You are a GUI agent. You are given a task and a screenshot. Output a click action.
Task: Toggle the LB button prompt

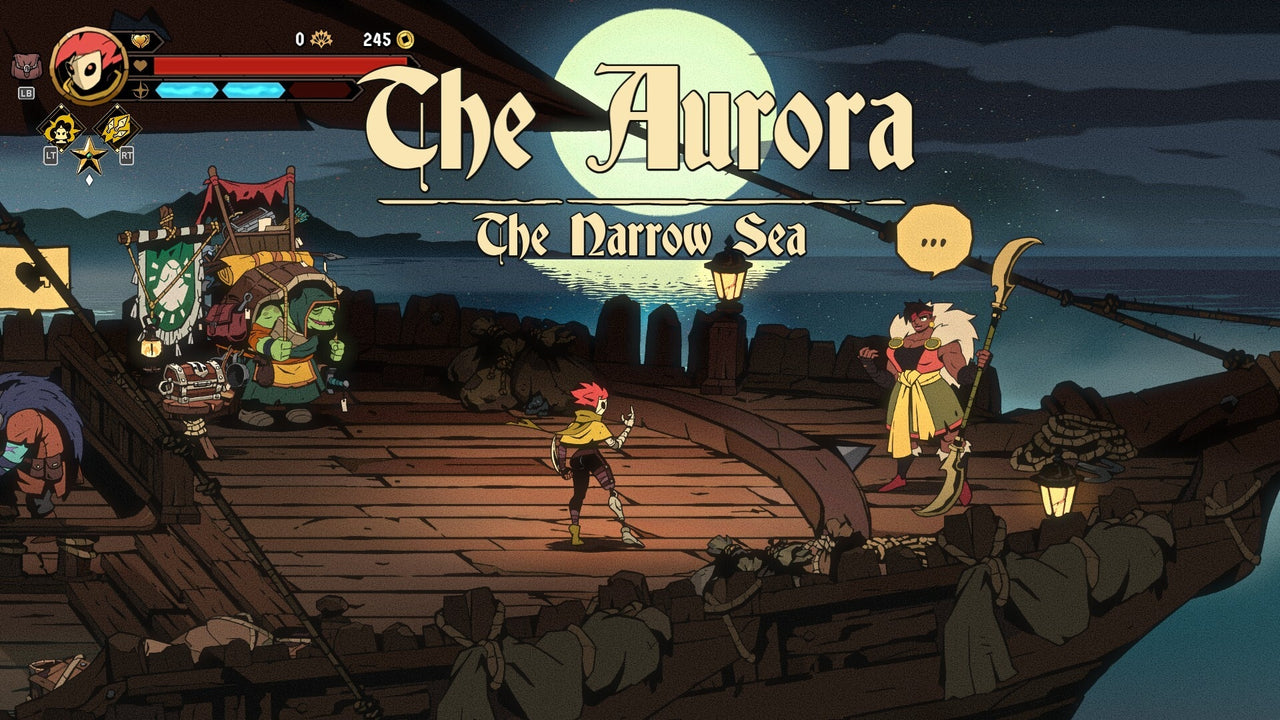[x=29, y=93]
